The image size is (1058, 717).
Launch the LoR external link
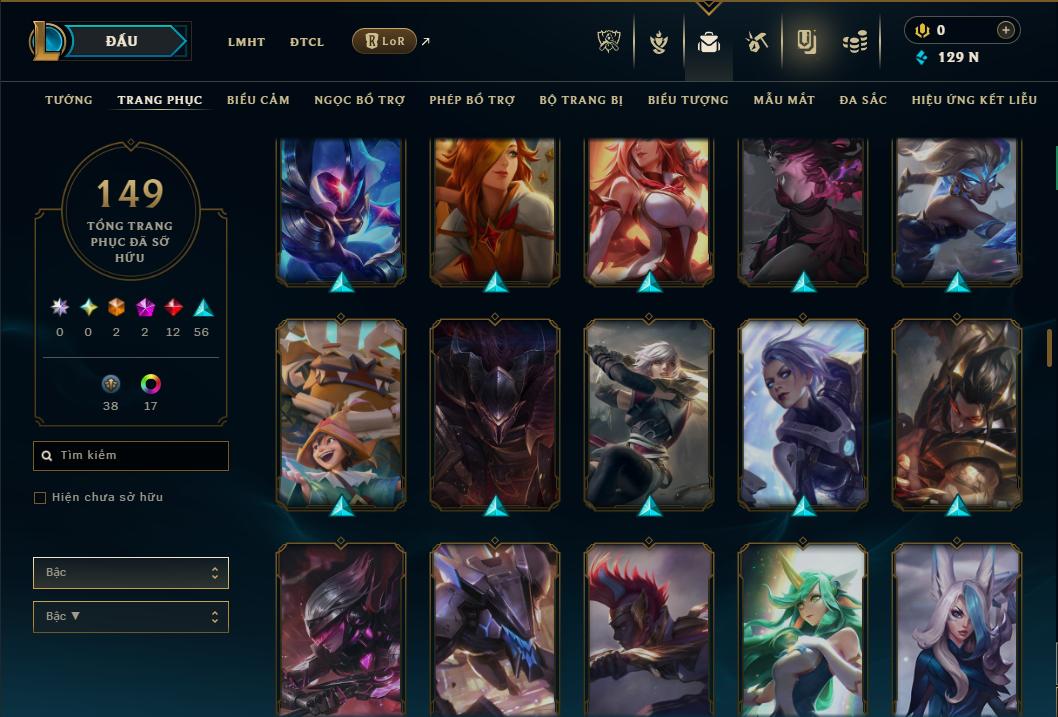pyautogui.click(x=385, y=41)
